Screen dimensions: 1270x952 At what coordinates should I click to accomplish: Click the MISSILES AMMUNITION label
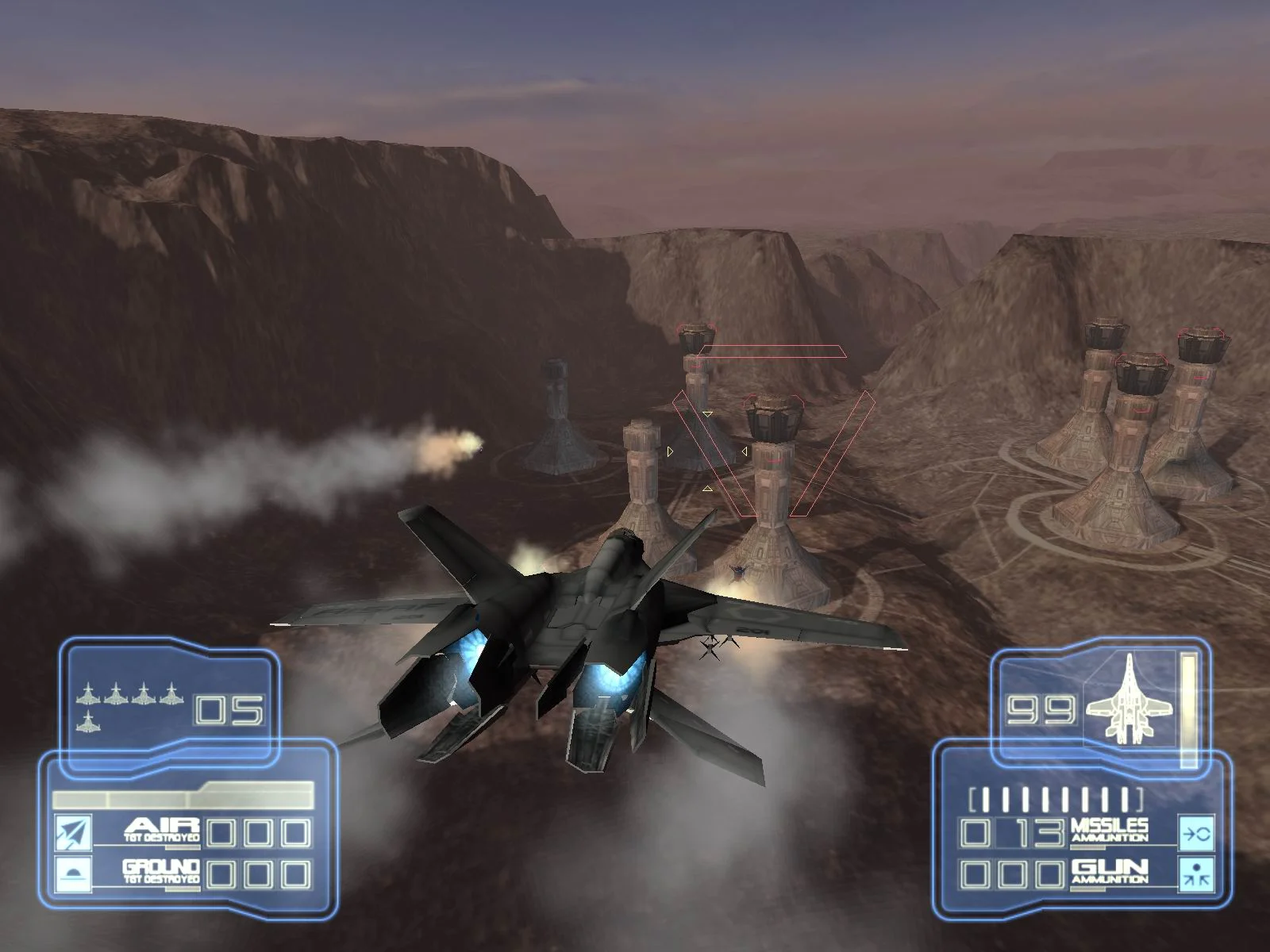pos(1111,831)
